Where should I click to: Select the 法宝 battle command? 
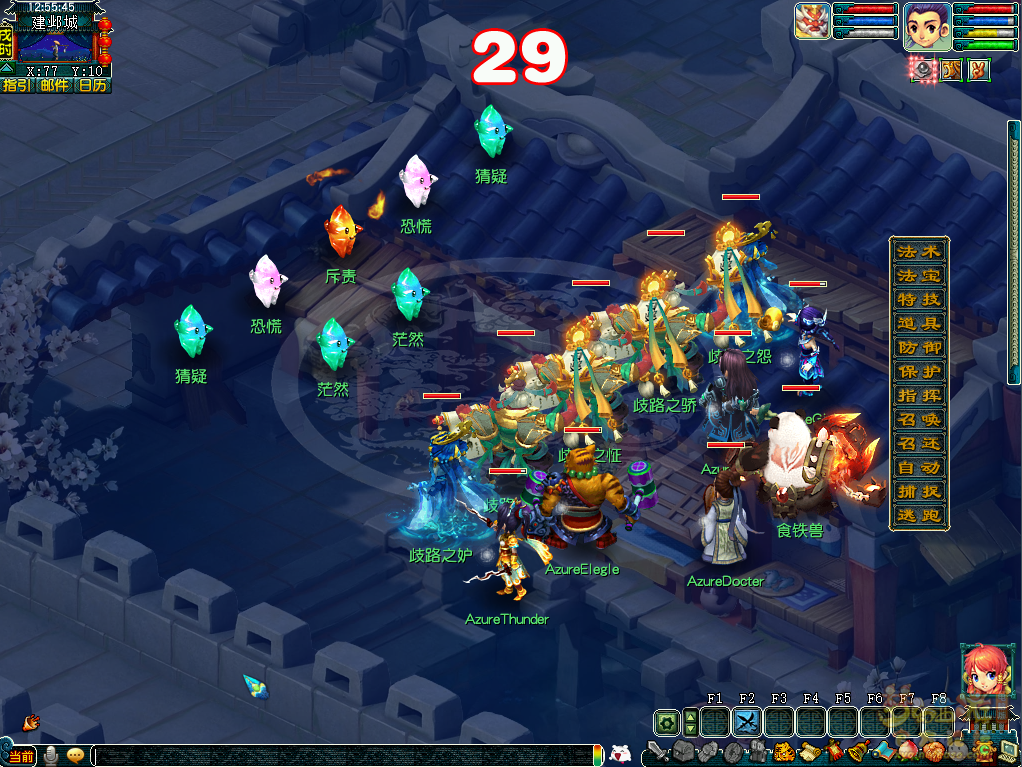pos(918,276)
